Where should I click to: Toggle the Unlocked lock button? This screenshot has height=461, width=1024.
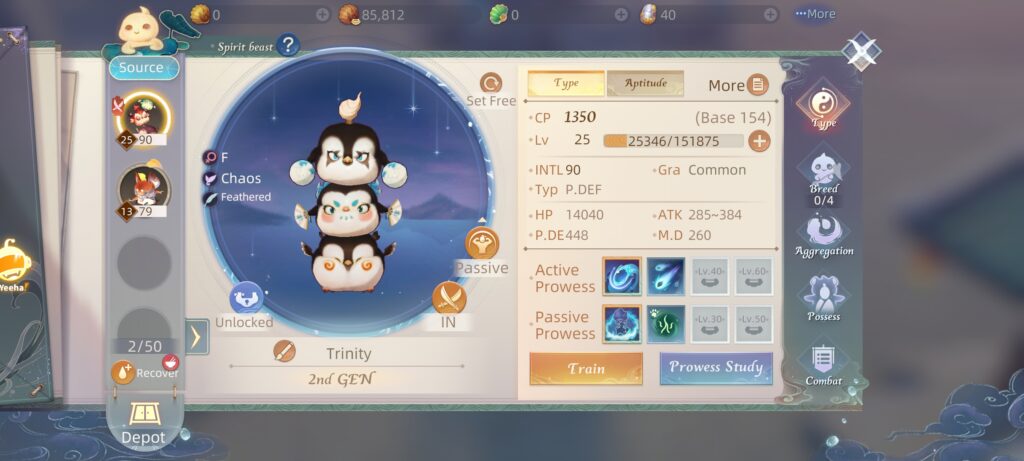pyautogui.click(x=245, y=301)
